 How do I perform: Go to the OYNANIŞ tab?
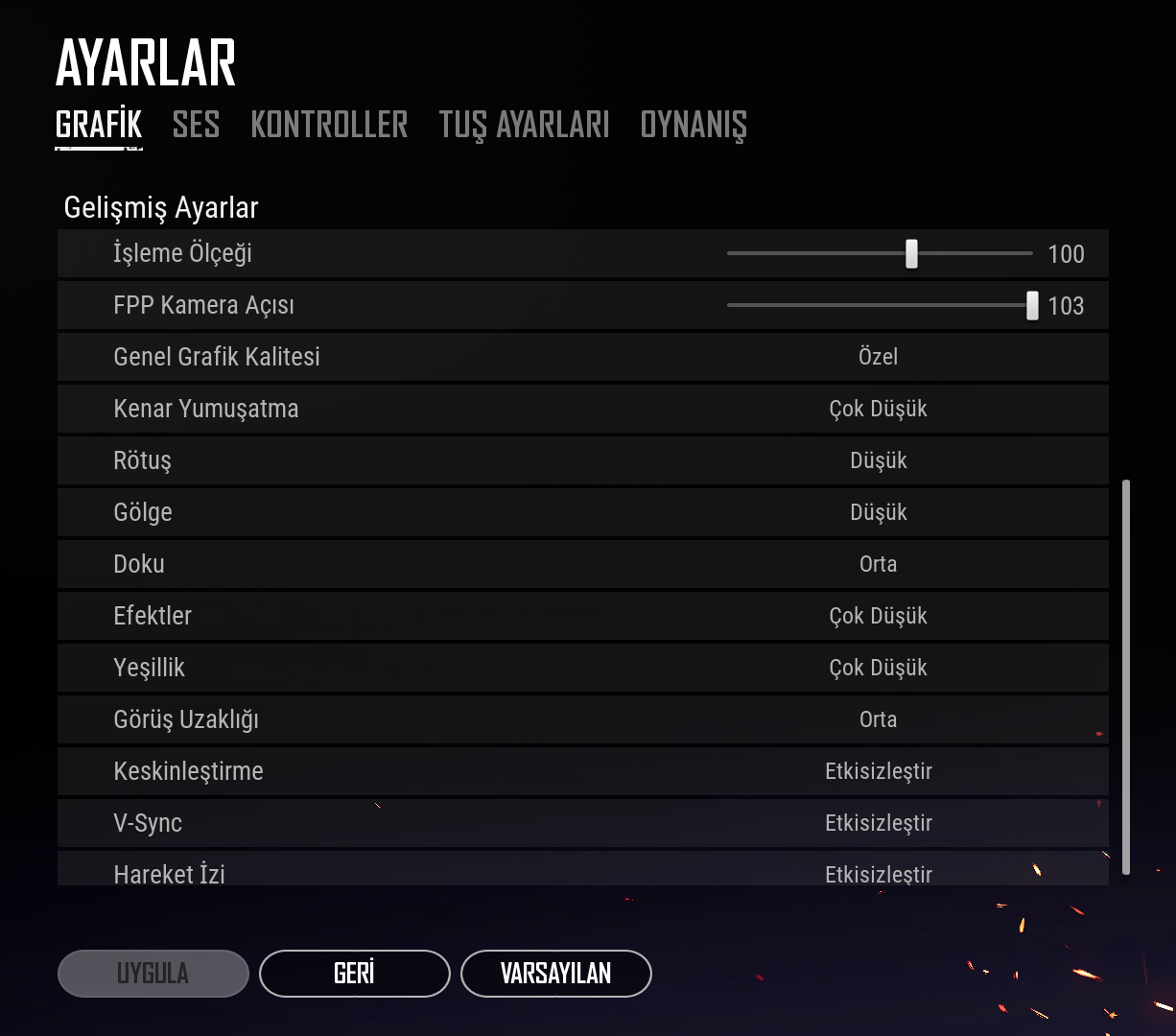pyautogui.click(x=693, y=125)
